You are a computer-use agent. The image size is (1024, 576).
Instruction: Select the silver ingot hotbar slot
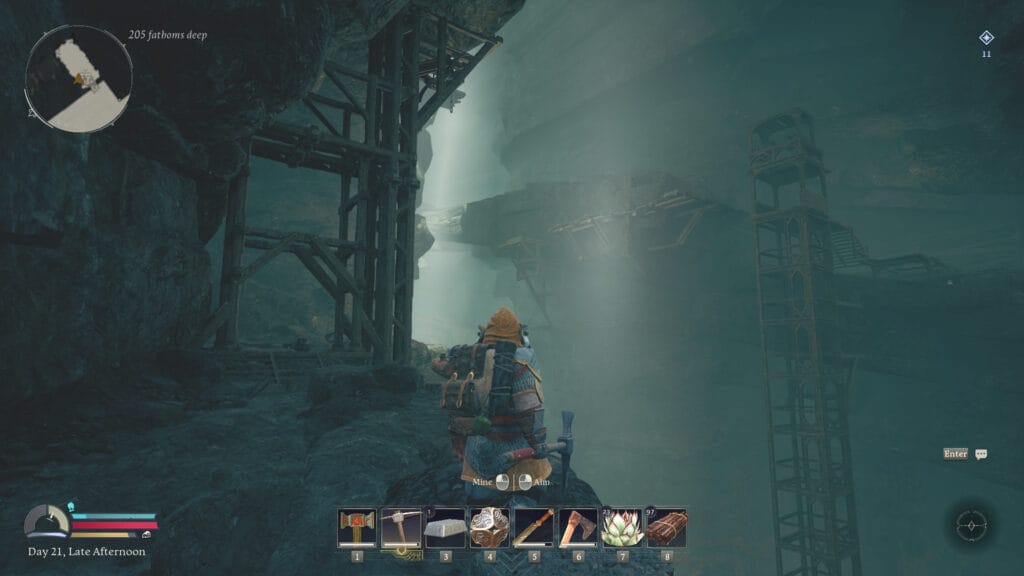tap(445, 527)
